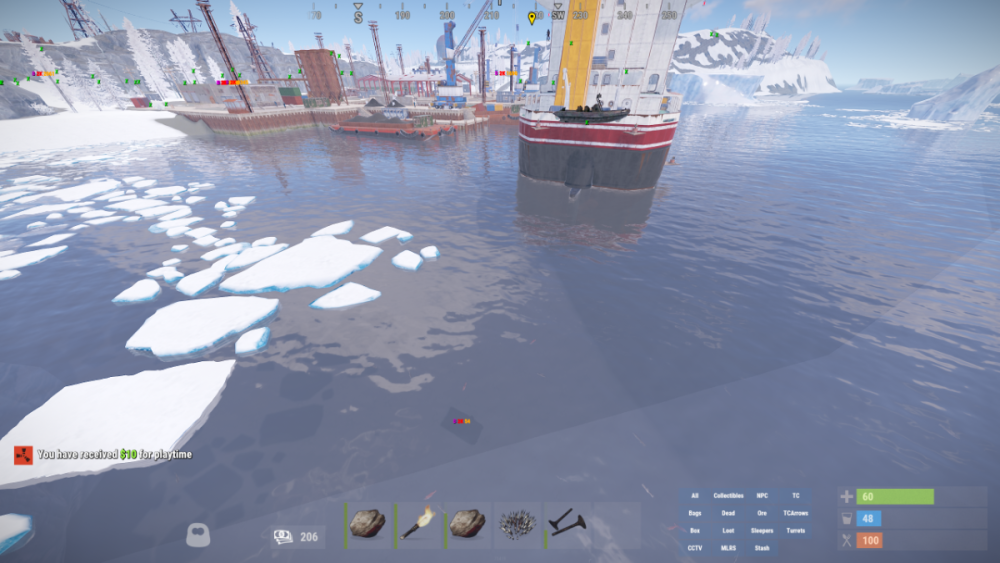Select the torch in the hotbar
The height and width of the screenshot is (563, 1000).
coord(418,525)
